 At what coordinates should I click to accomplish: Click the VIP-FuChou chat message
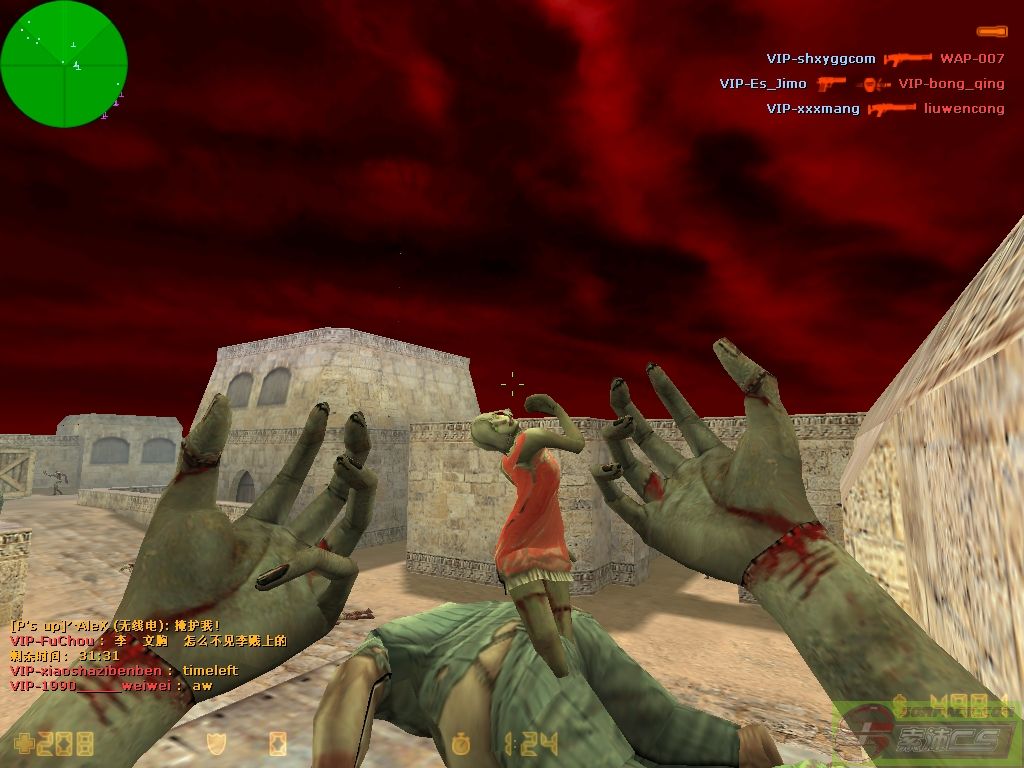pyautogui.click(x=148, y=641)
